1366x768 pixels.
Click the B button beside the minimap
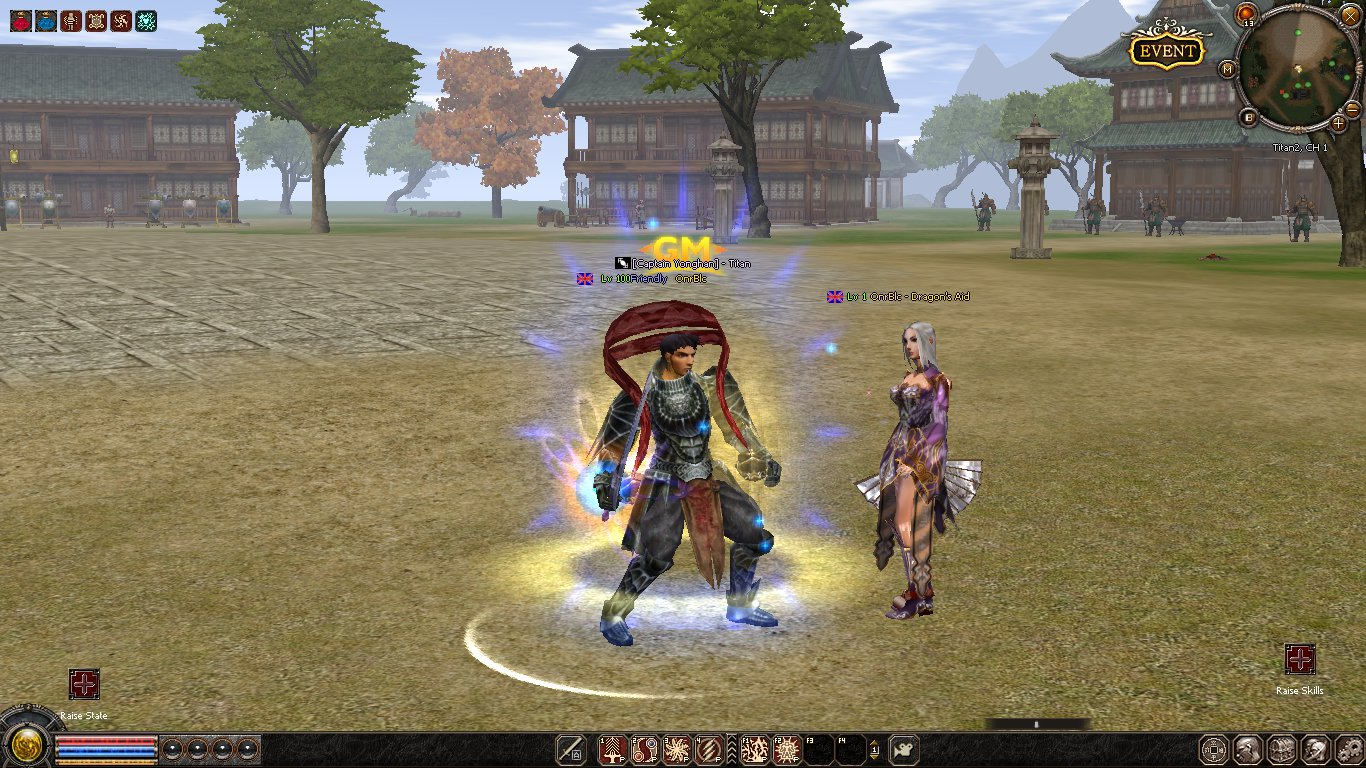click(1250, 117)
